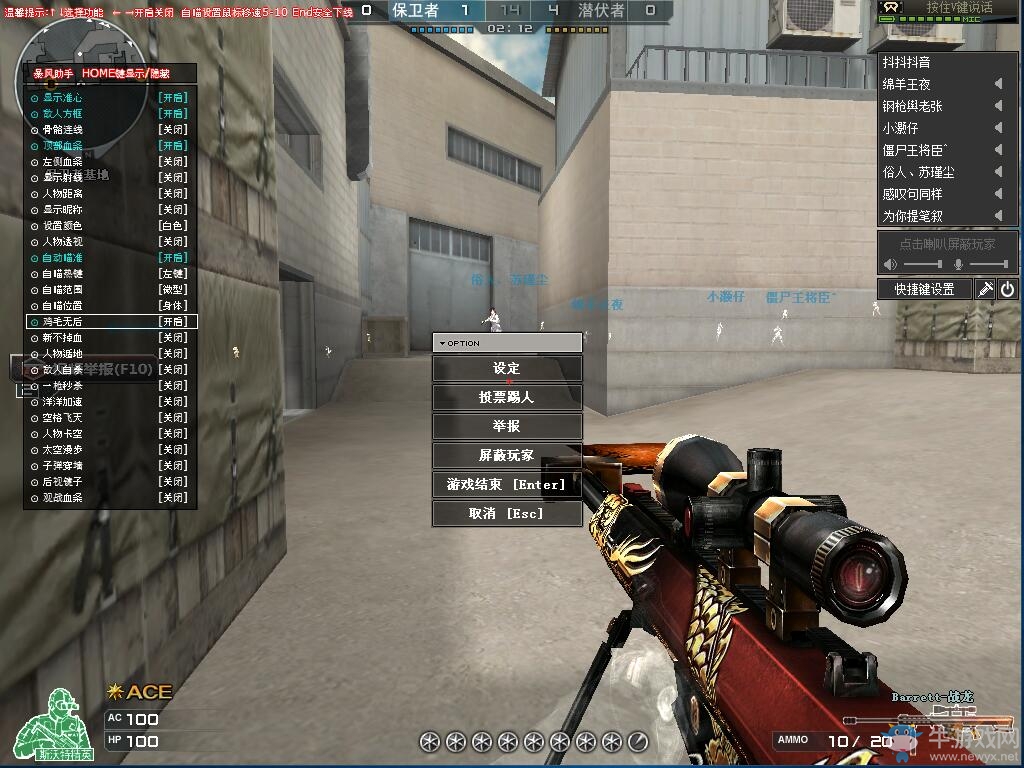1024x768 pixels.
Task: Toggle 自动瞄准 auto-aim option
Action: point(110,258)
